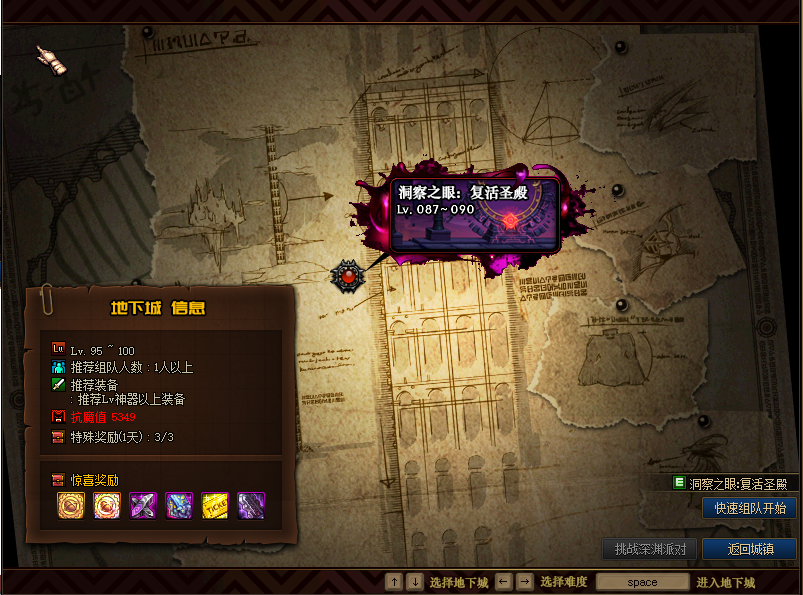Select the 挑战深渊派对 abyss party button

pos(649,549)
